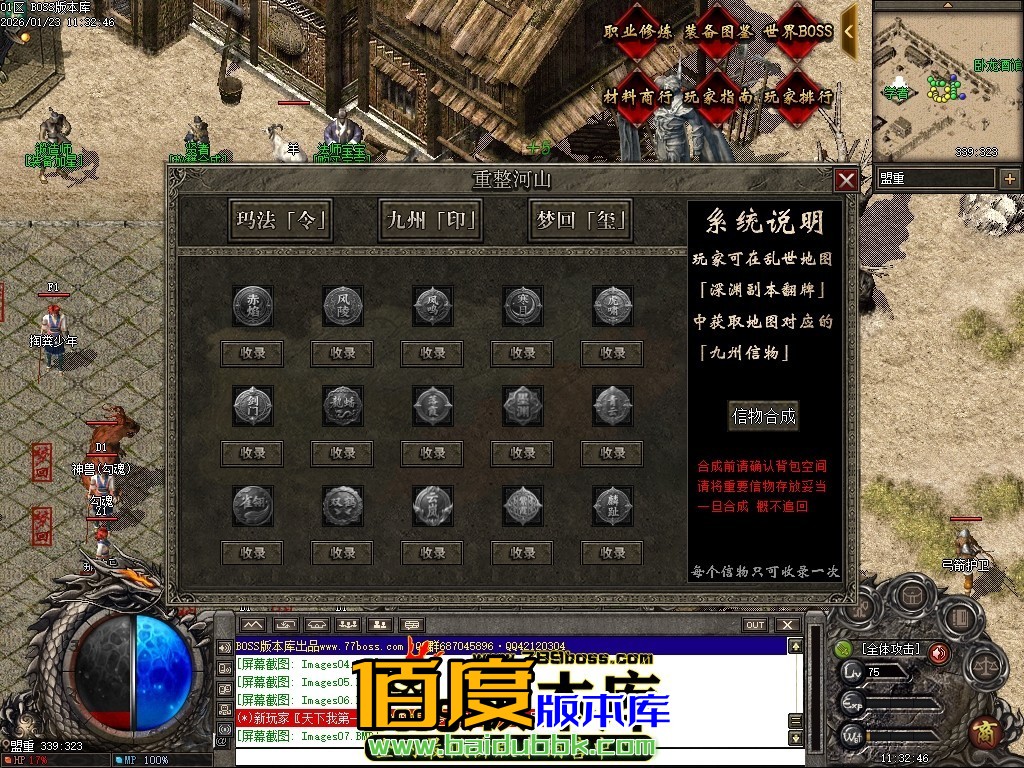Click the plus button beside the map name
Screen dimensions: 1024x768
coord(1010,179)
